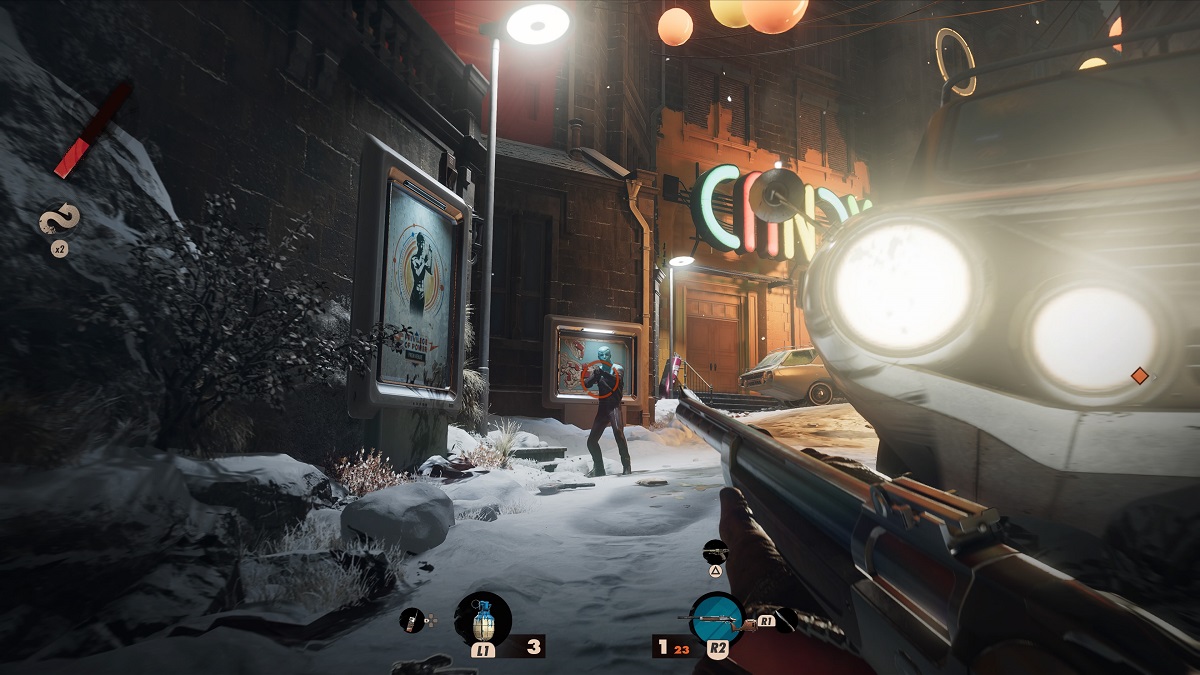Viewport: 1200px width, 675px height.
Task: Select the blue grenade gadget icon
Action: tap(483, 617)
